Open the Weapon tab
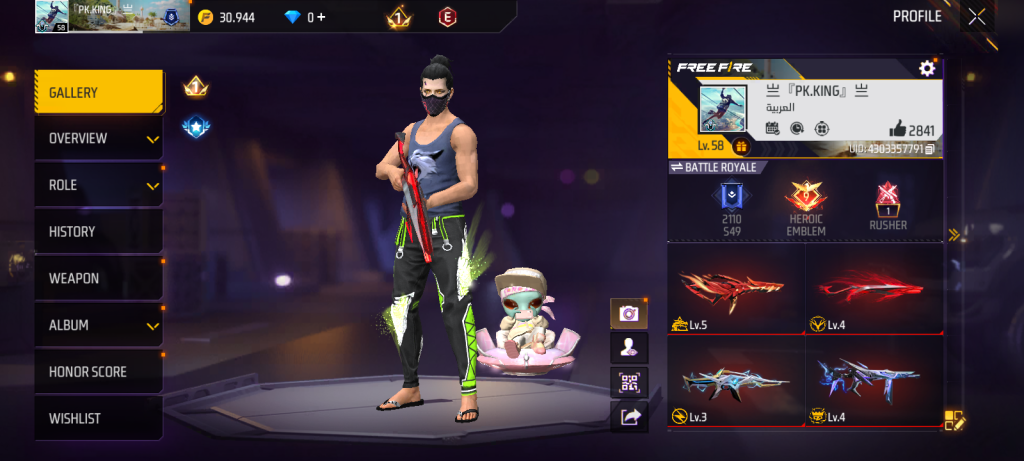Image resolution: width=1024 pixels, height=461 pixels. click(98, 278)
